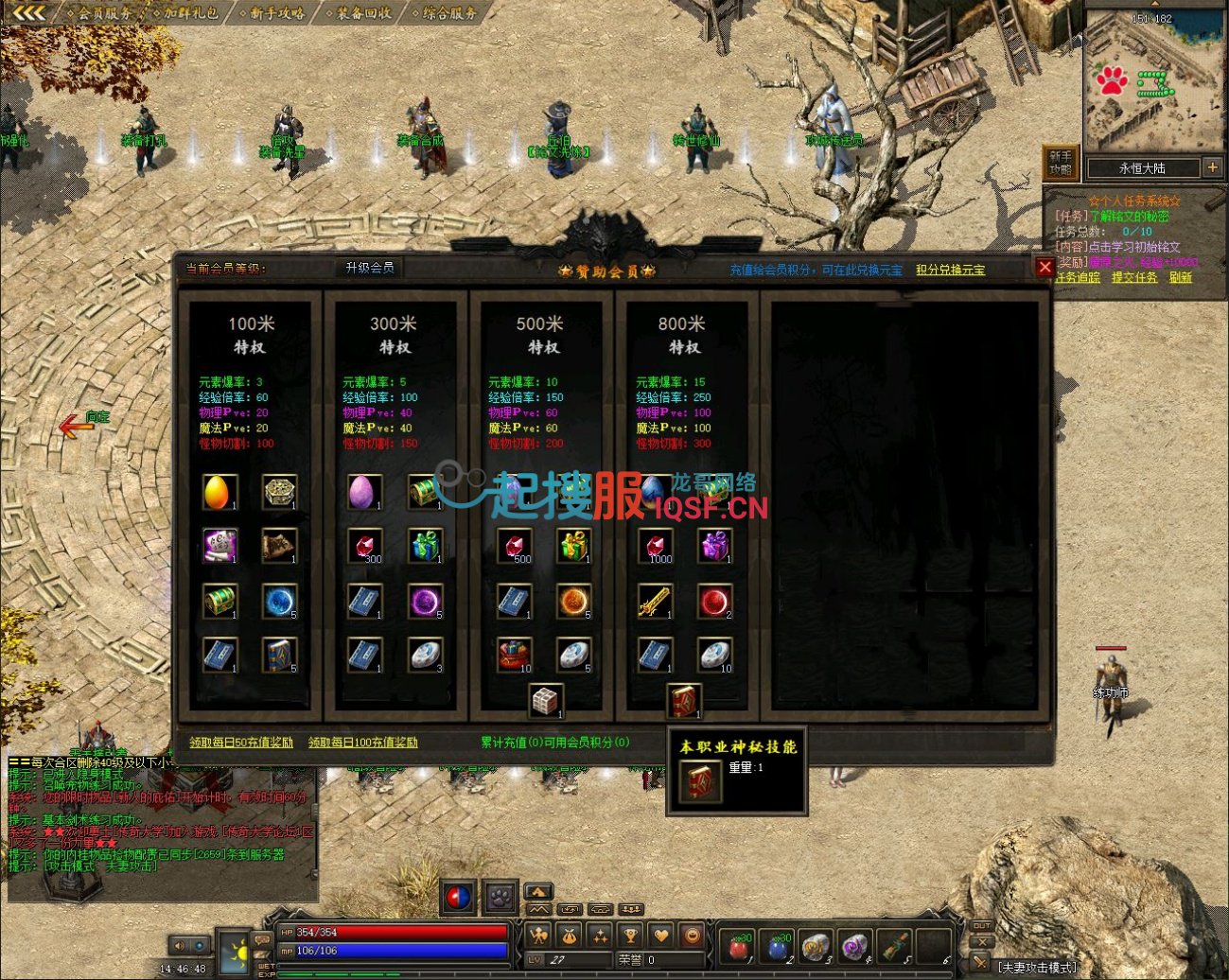Image resolution: width=1229 pixels, height=980 pixels.
Task: Select the golden egg in the 100米 tier
Action: click(x=219, y=492)
